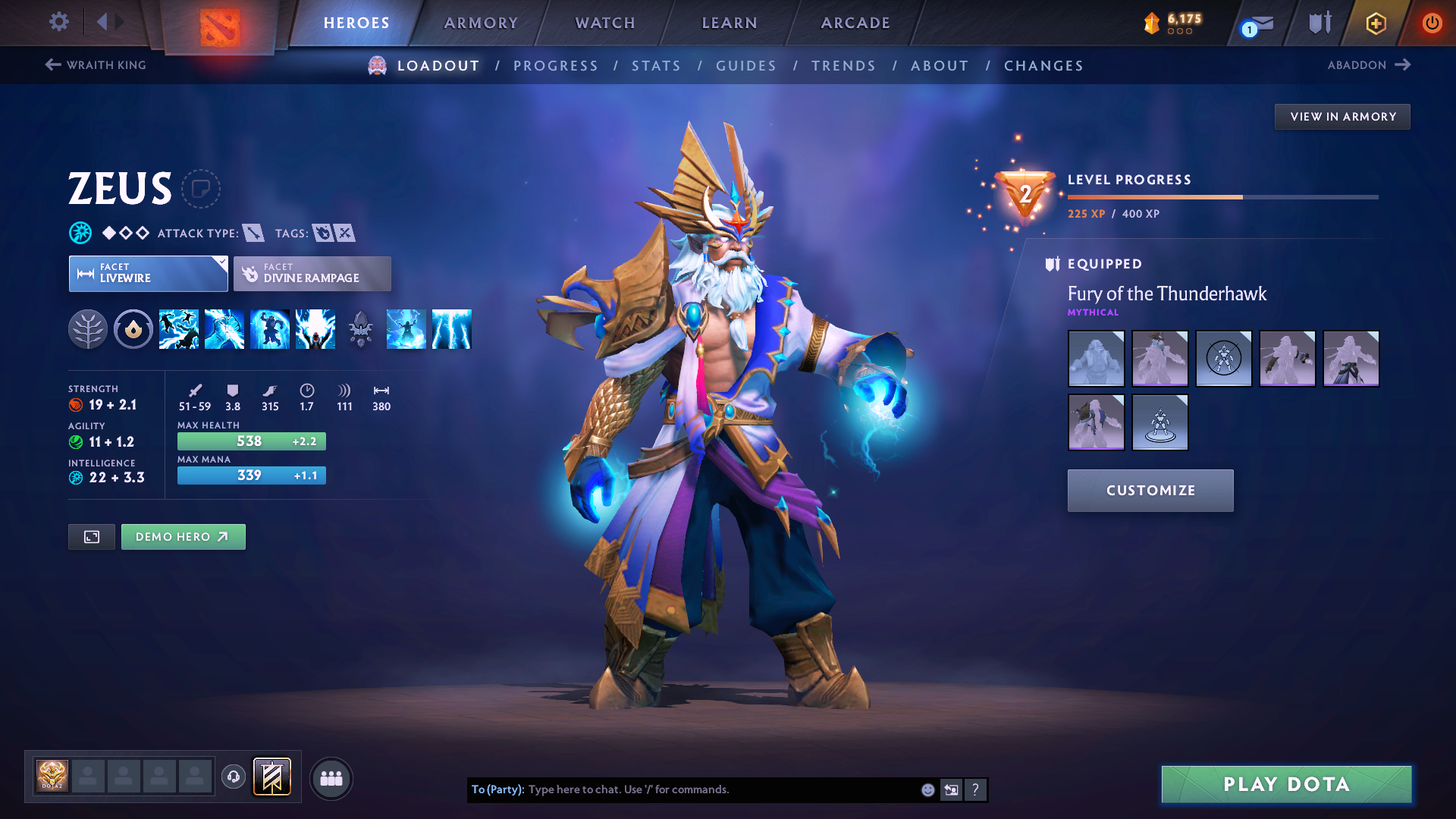Viewport: 1456px width, 819px height.
Task: Click the PLAY DOTA button
Action: 1285,784
